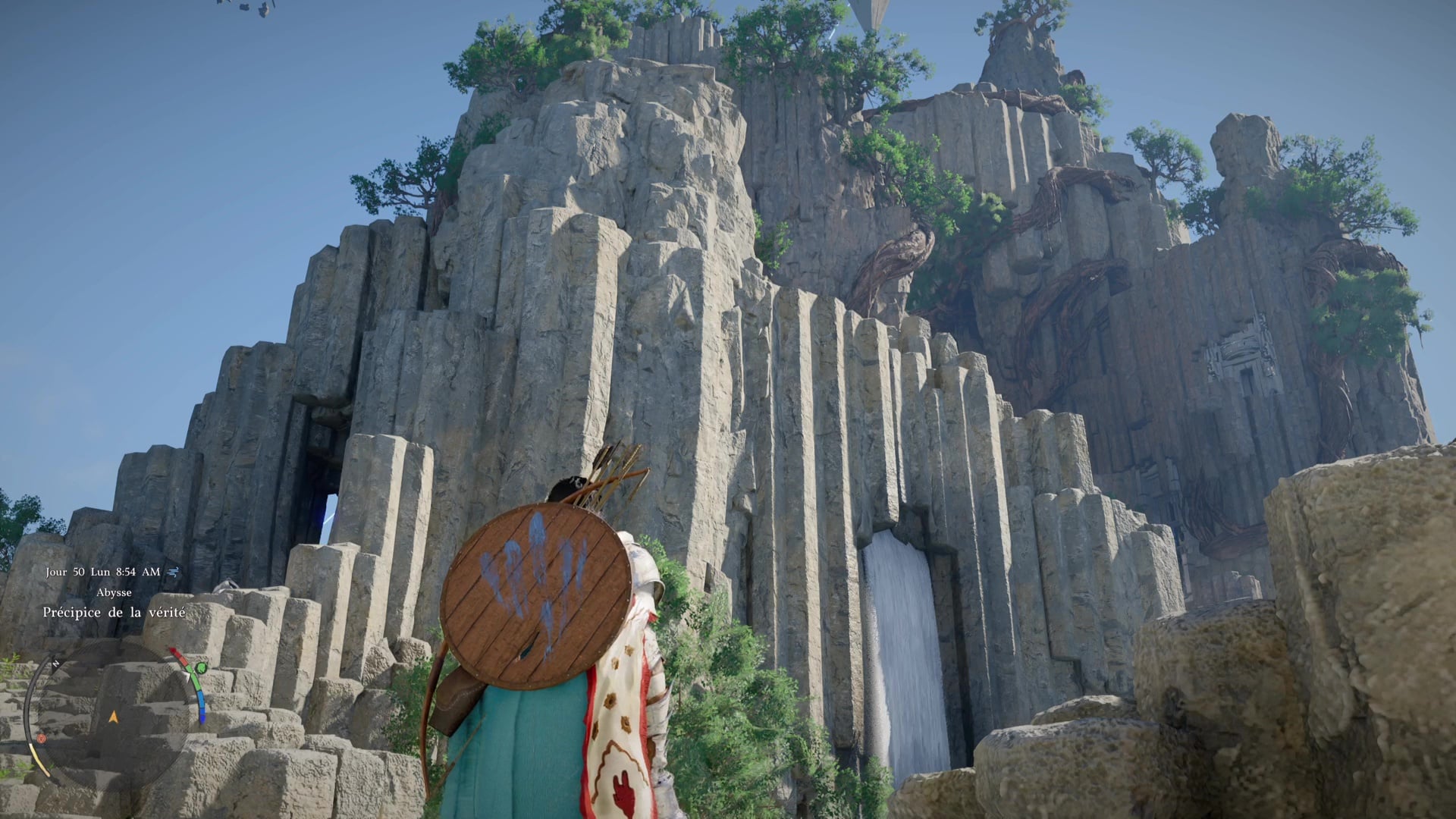Click the blue wind weather icon
This screenshot has height=819, width=1456.
174,572
